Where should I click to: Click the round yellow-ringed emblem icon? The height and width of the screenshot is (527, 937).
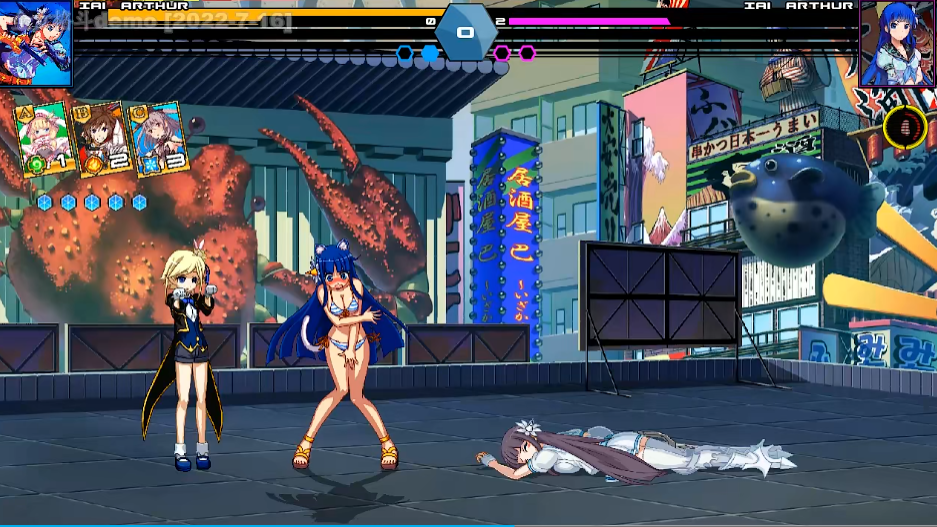tap(904, 128)
